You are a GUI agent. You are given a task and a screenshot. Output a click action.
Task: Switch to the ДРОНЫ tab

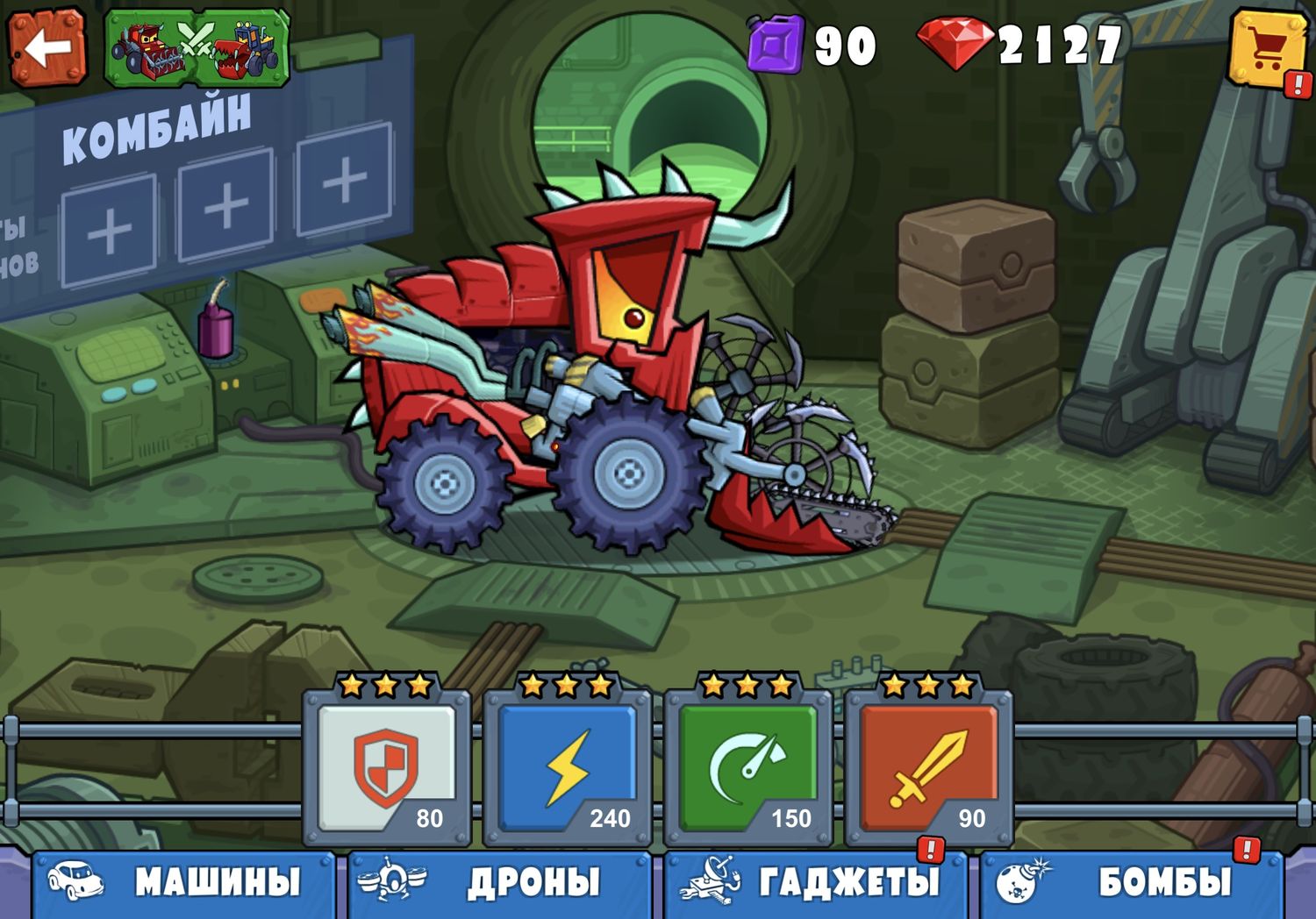(x=500, y=884)
